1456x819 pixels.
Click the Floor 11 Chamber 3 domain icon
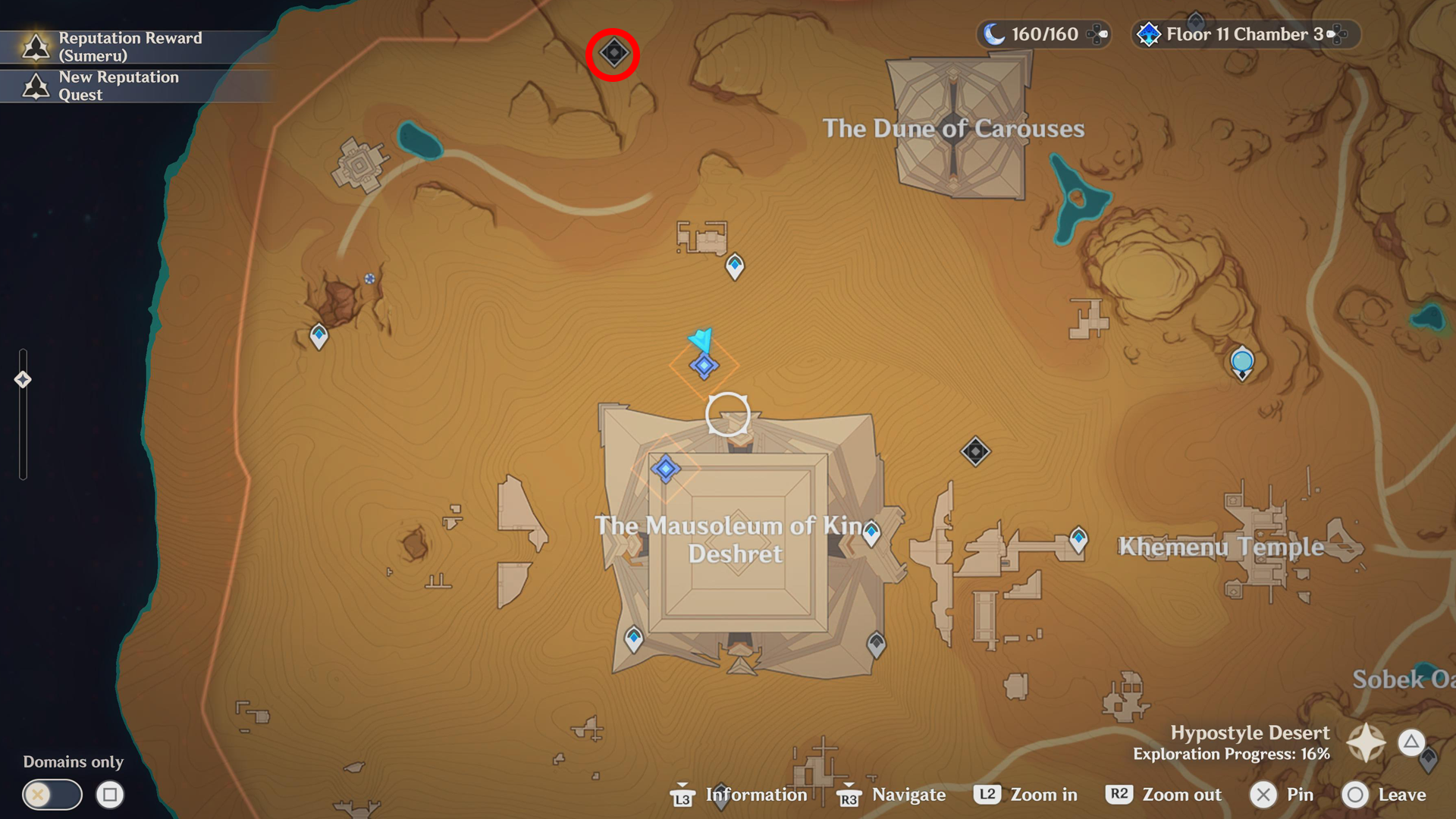coord(1150,33)
